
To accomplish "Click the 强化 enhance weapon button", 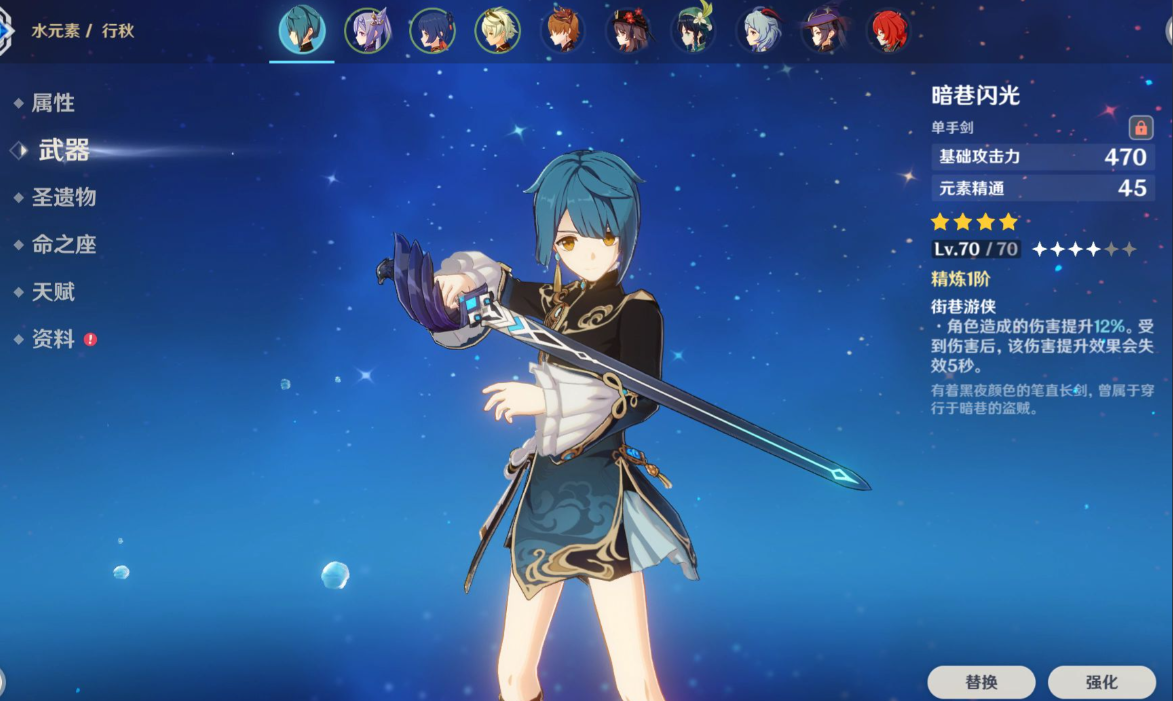I will 1101,682.
